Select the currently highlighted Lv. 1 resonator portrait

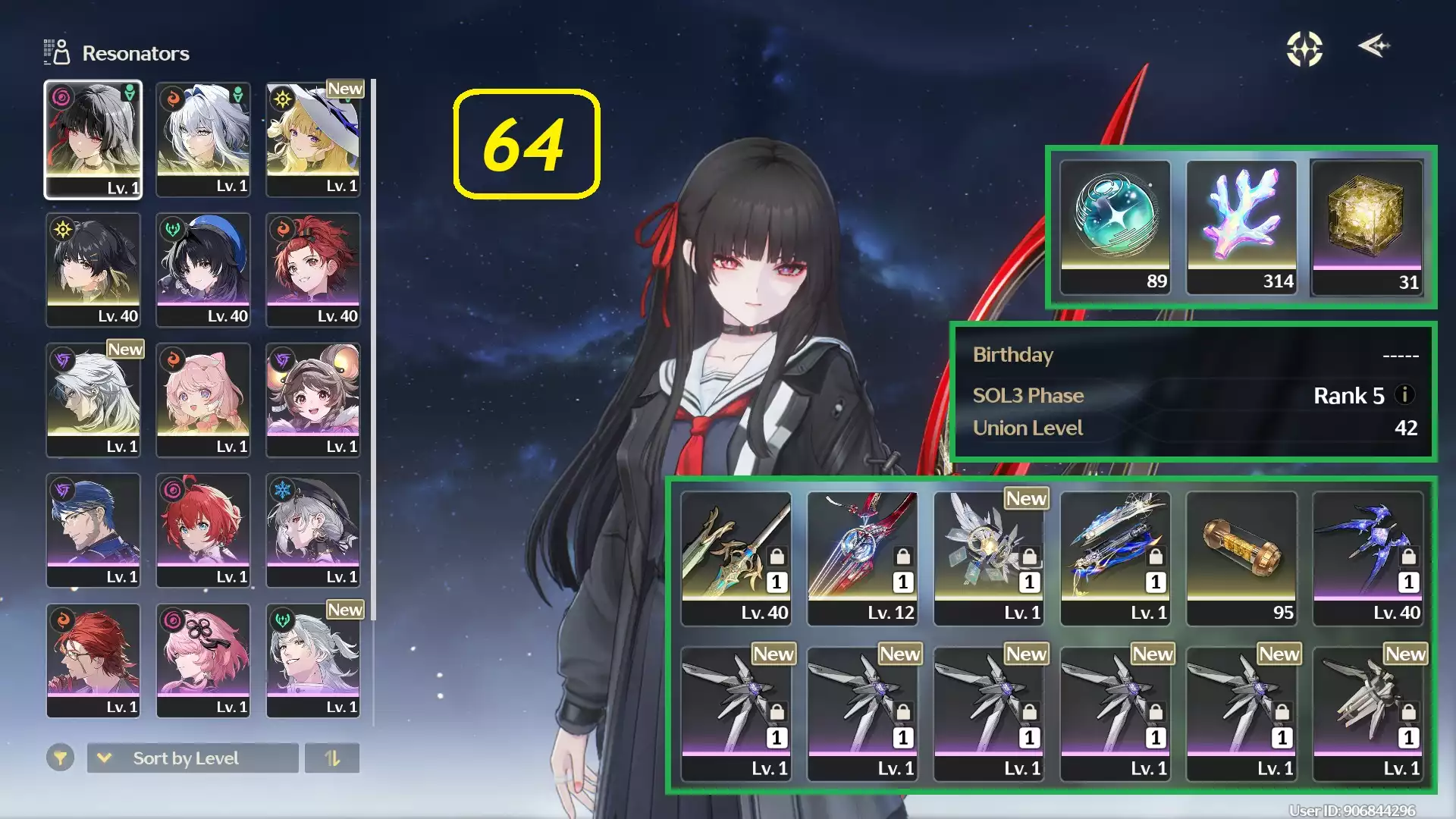pos(93,140)
